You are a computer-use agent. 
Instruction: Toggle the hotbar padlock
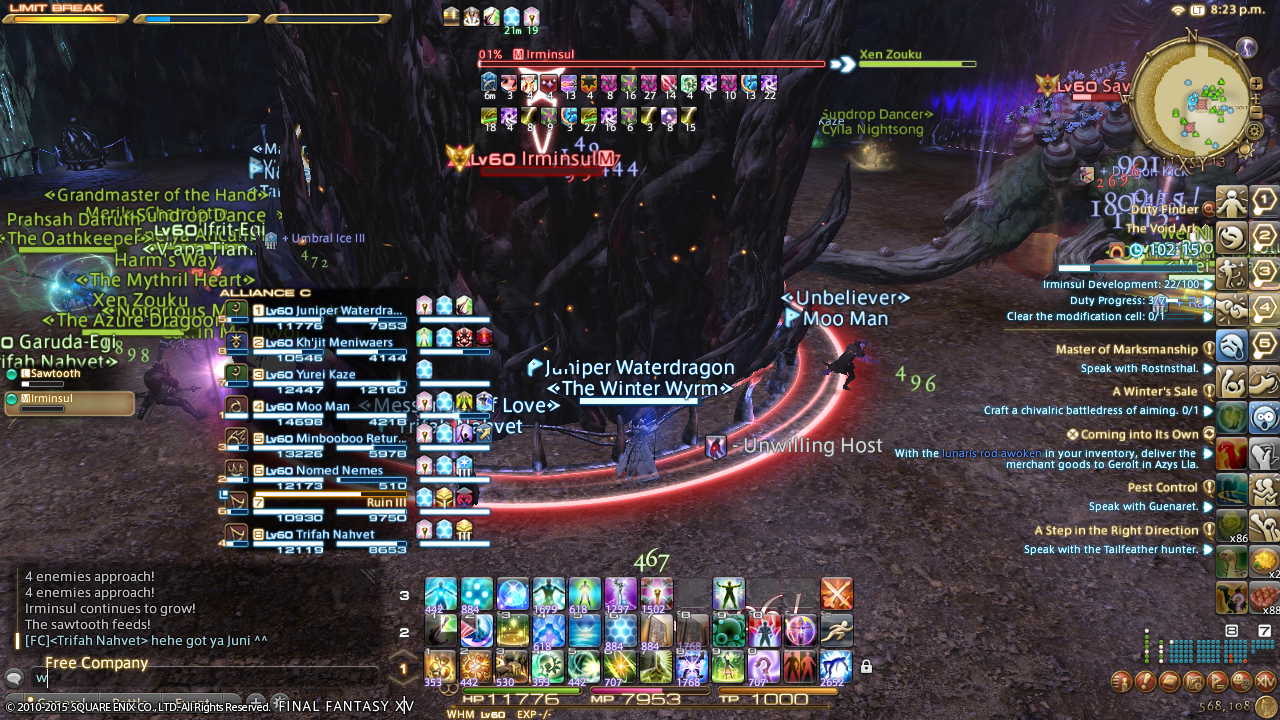pyautogui.click(x=866, y=667)
